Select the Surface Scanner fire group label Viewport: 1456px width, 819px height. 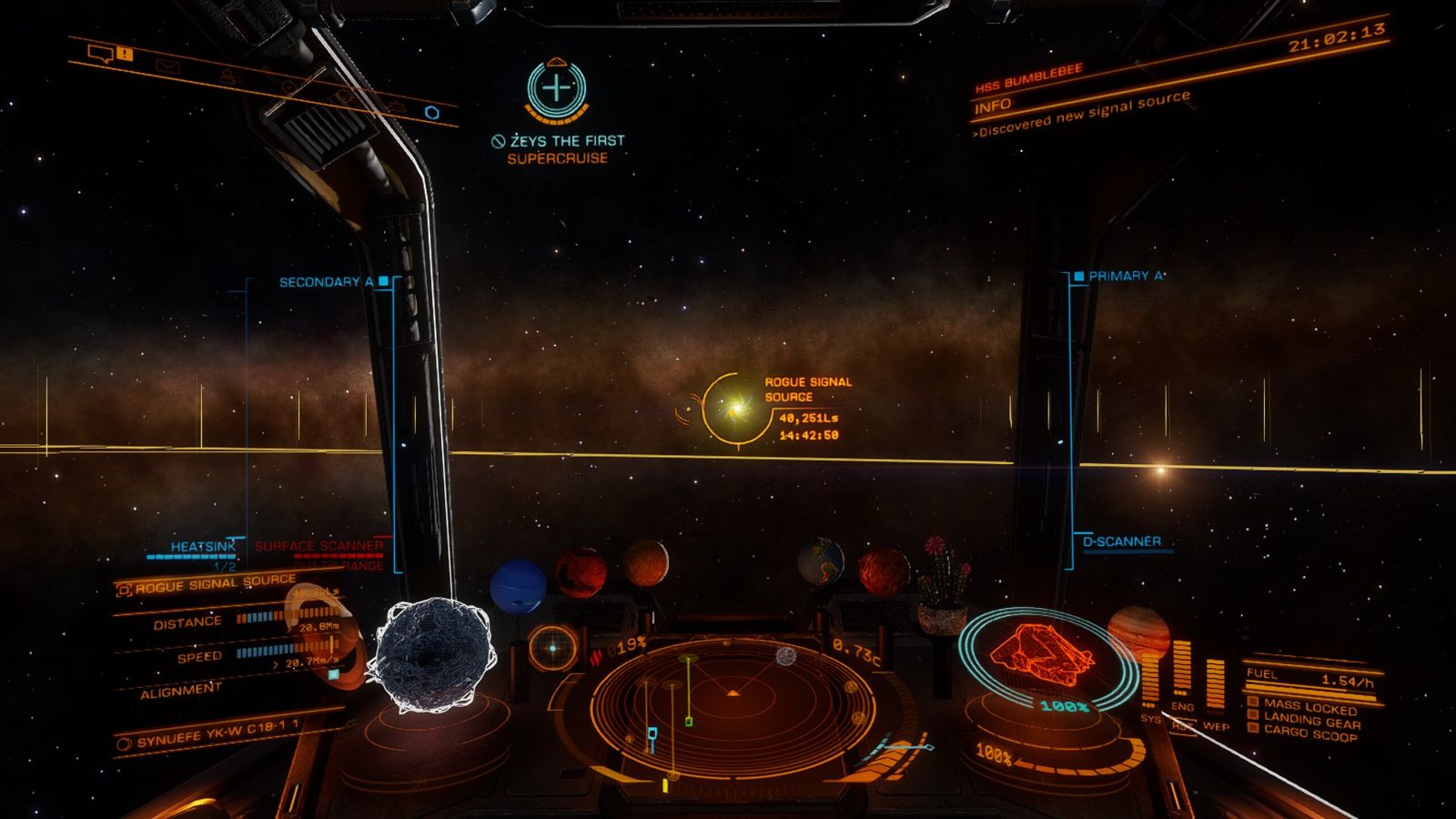[x=318, y=546]
